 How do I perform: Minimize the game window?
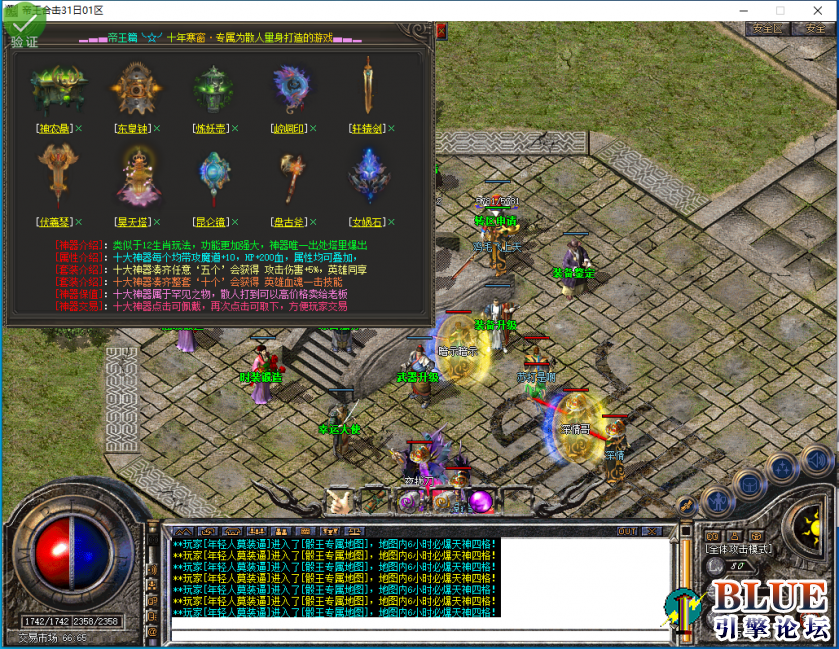tap(741, 10)
